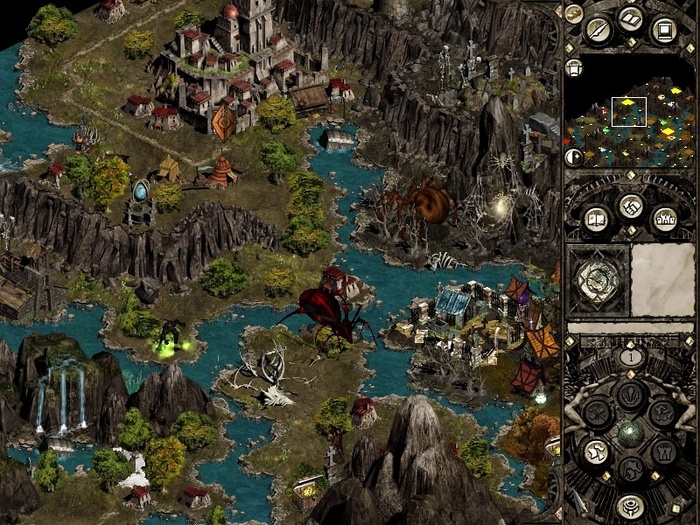Select the castle tower wheel button
The height and width of the screenshot is (525, 700).
pos(662,452)
